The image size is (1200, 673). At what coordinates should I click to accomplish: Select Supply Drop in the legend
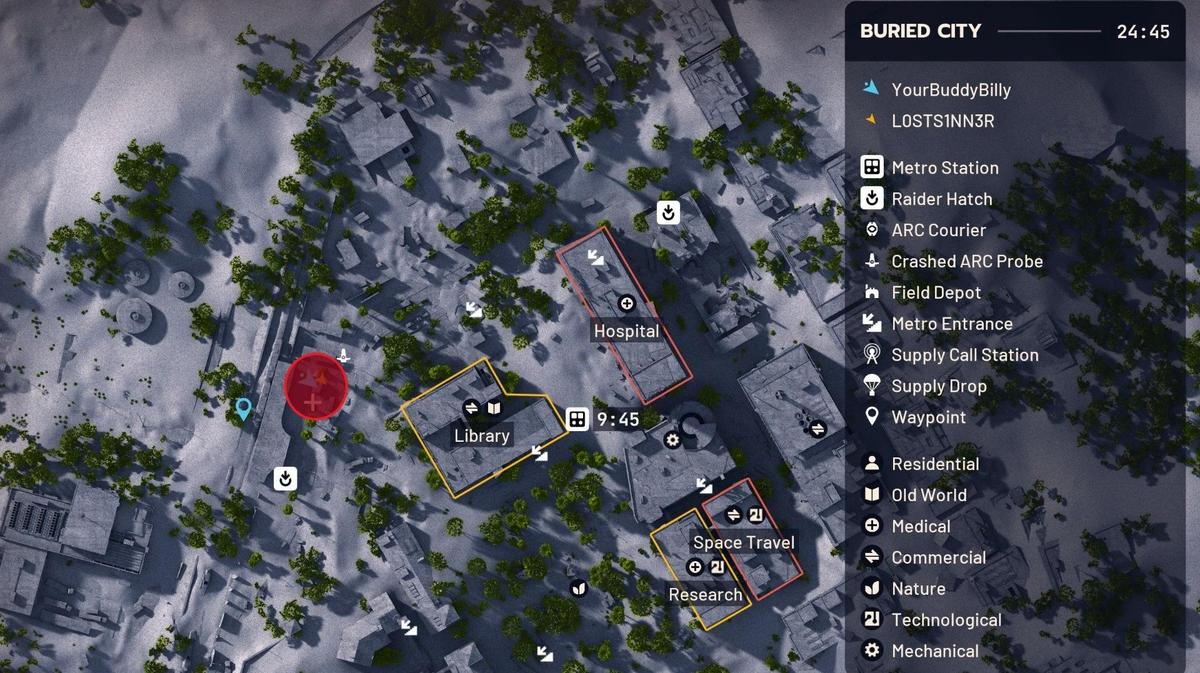938,386
